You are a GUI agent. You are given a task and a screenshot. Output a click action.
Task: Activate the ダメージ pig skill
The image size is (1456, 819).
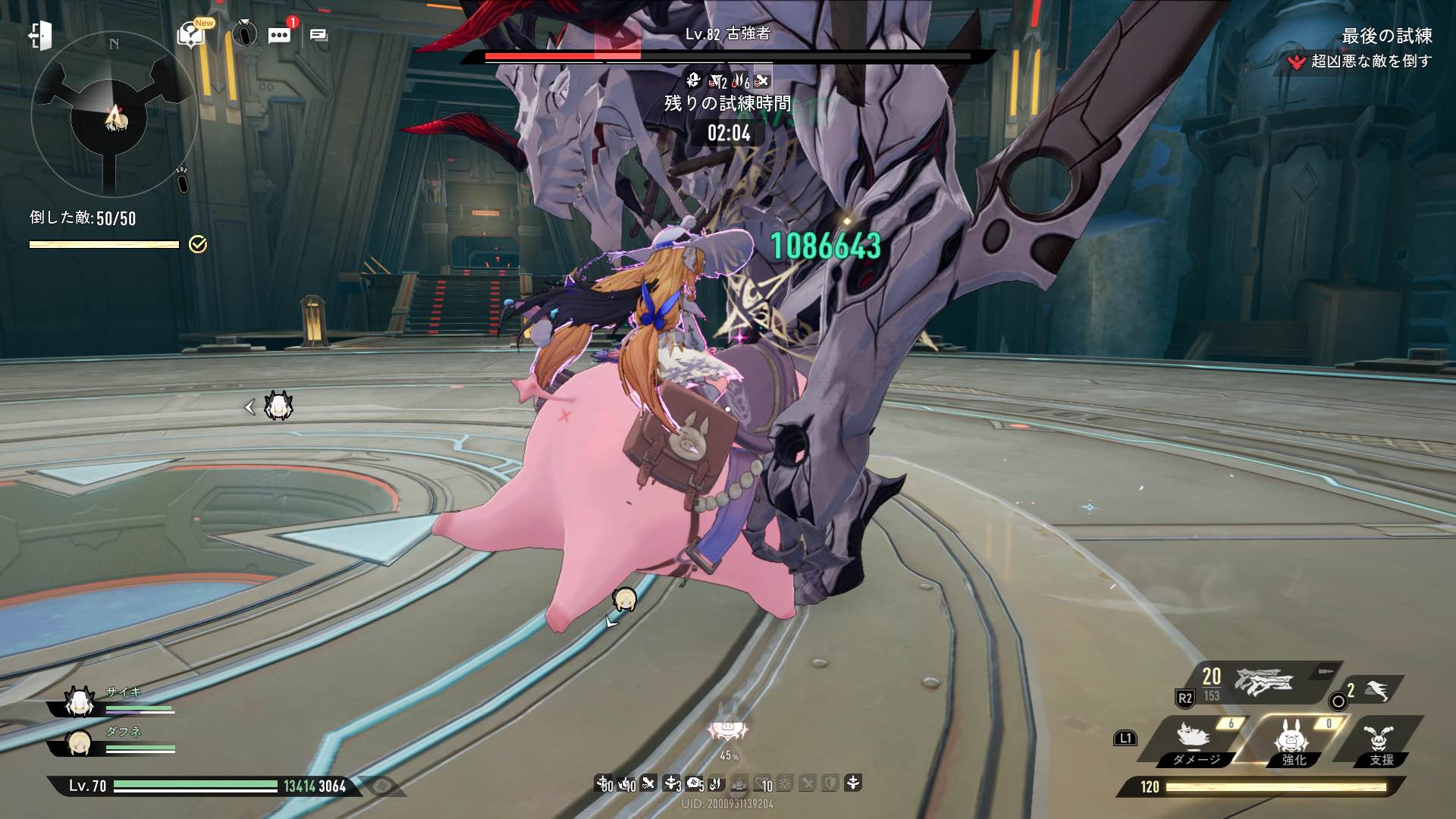tap(1194, 741)
